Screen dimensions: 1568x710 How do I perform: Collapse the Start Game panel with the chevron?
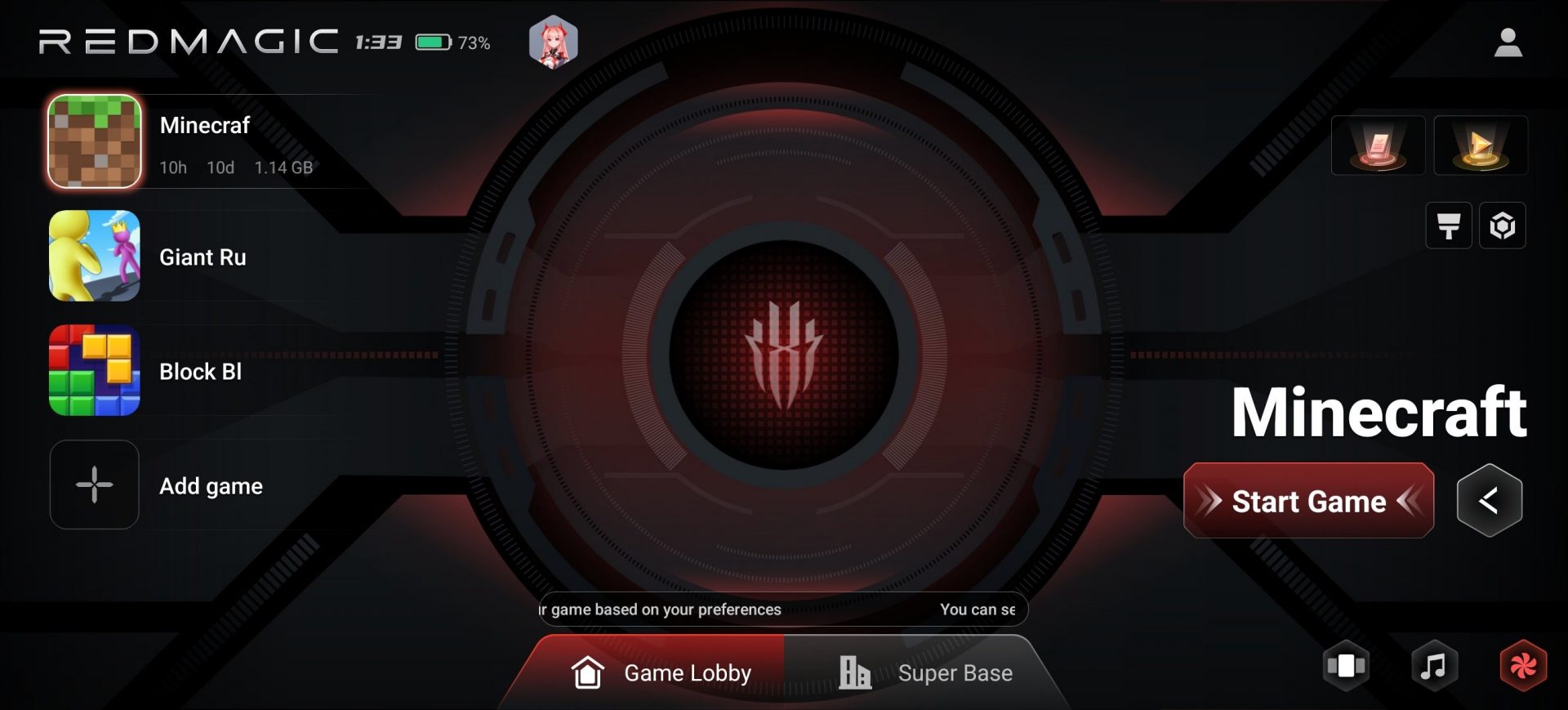tap(1490, 500)
